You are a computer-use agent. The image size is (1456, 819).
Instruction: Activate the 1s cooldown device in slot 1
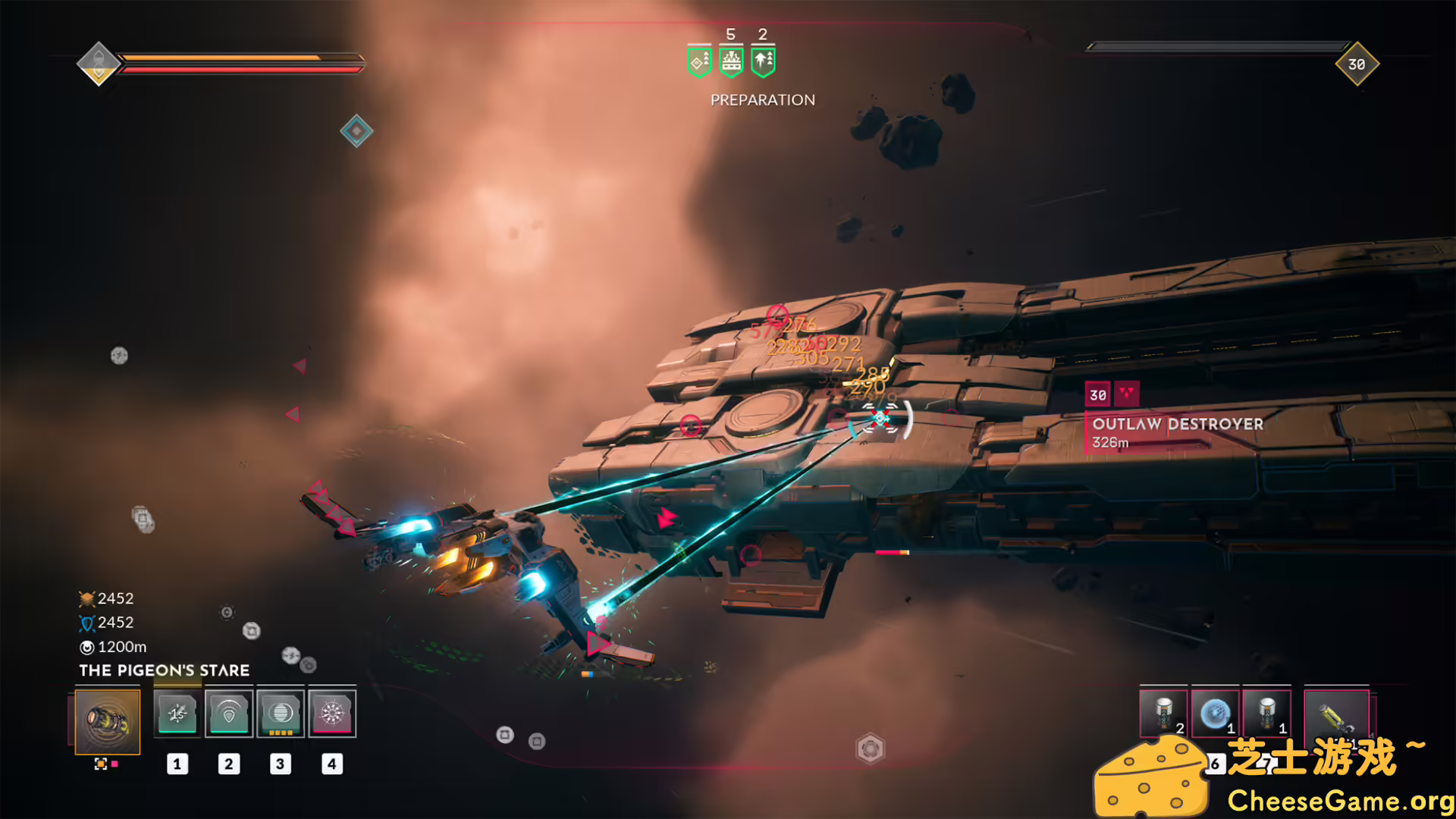click(177, 714)
